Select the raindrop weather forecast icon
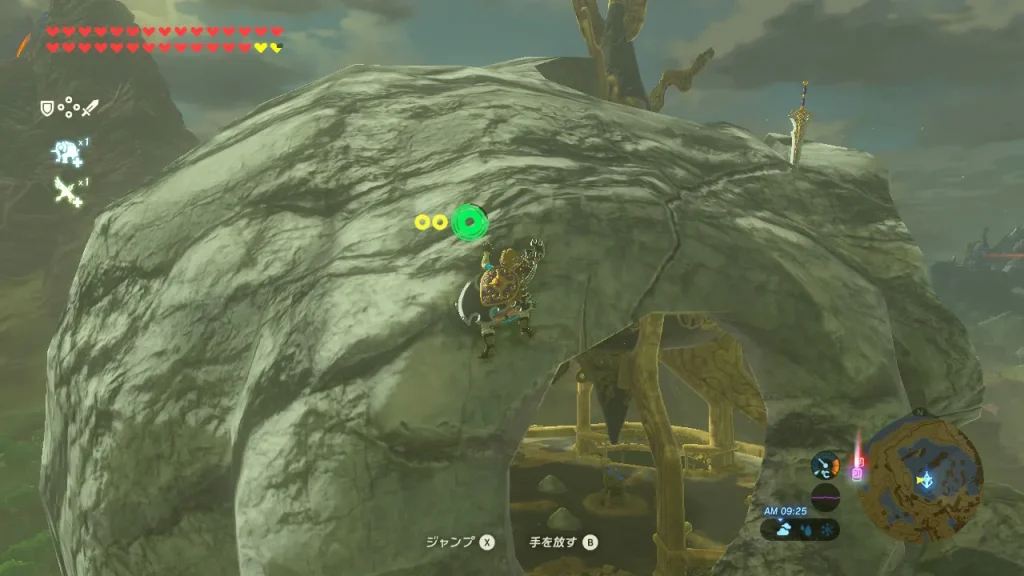 804,530
